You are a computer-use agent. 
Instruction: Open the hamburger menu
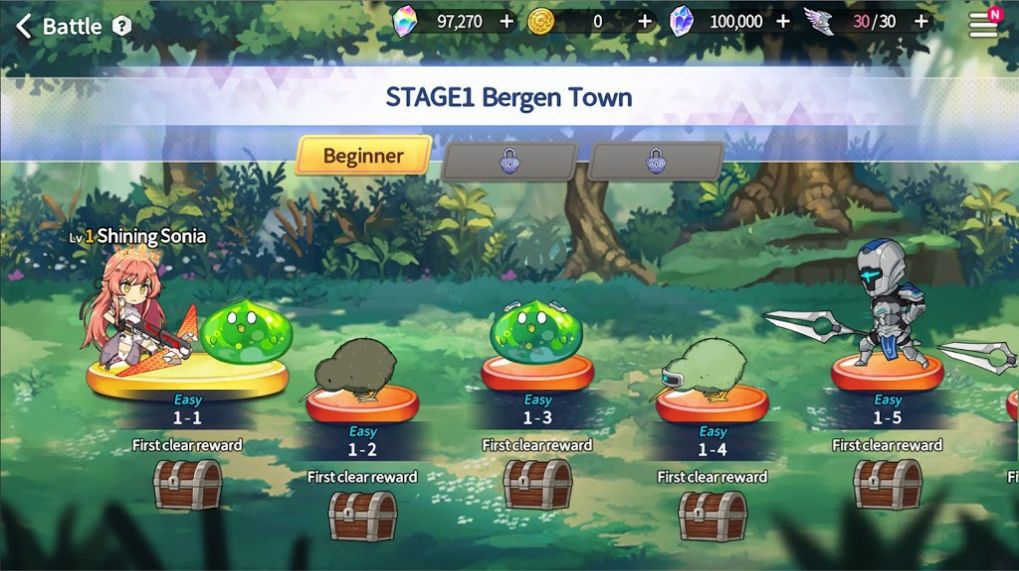(x=984, y=24)
